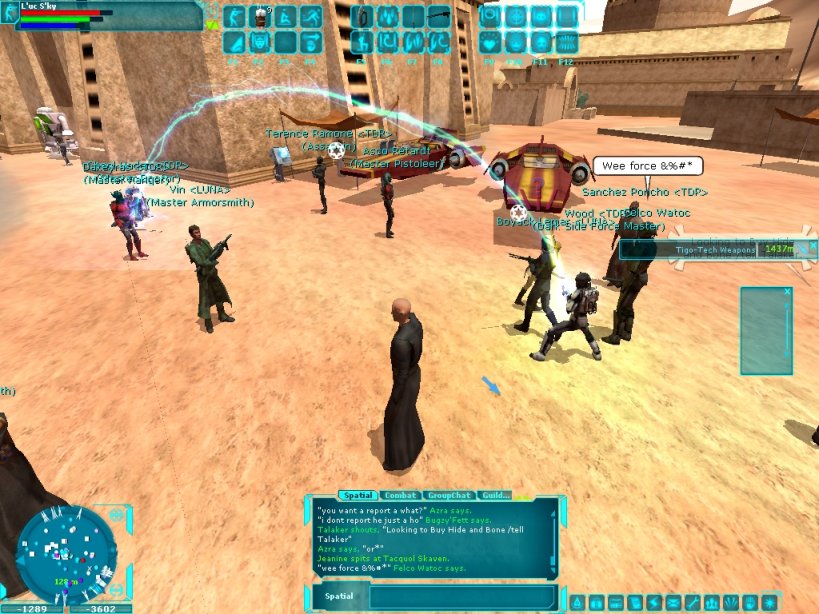The height and width of the screenshot is (614, 819).
Task: Activate the heart icon ability slot
Action: tap(490, 42)
